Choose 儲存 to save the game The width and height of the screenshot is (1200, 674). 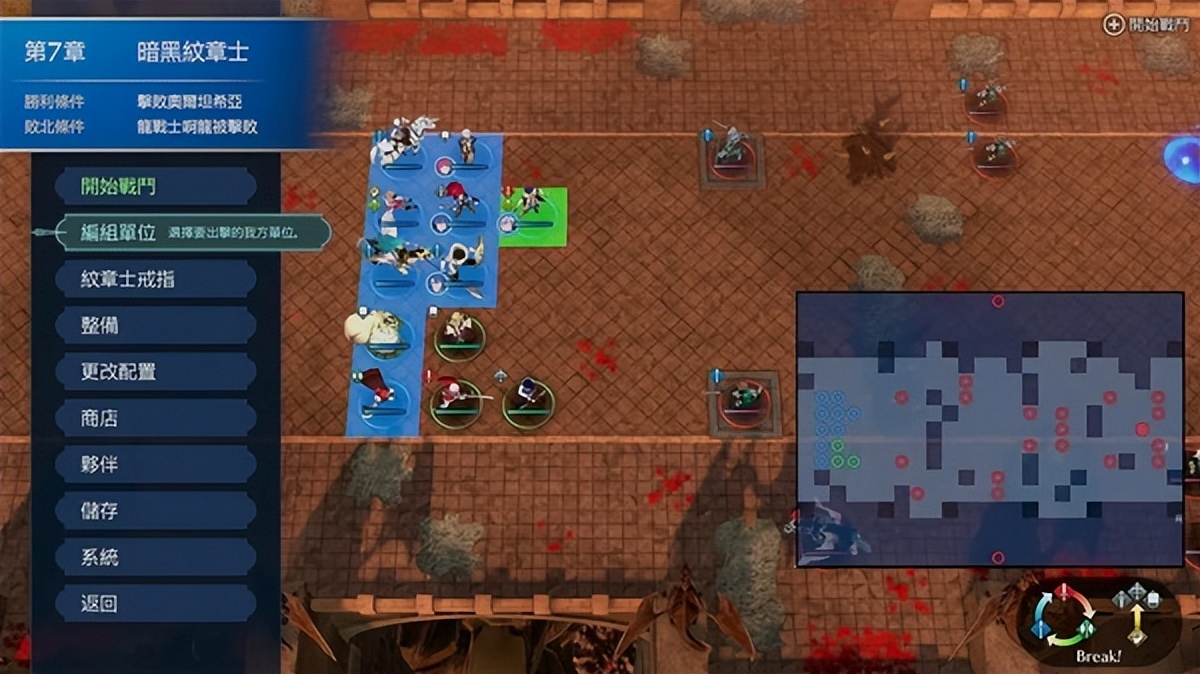pos(155,511)
